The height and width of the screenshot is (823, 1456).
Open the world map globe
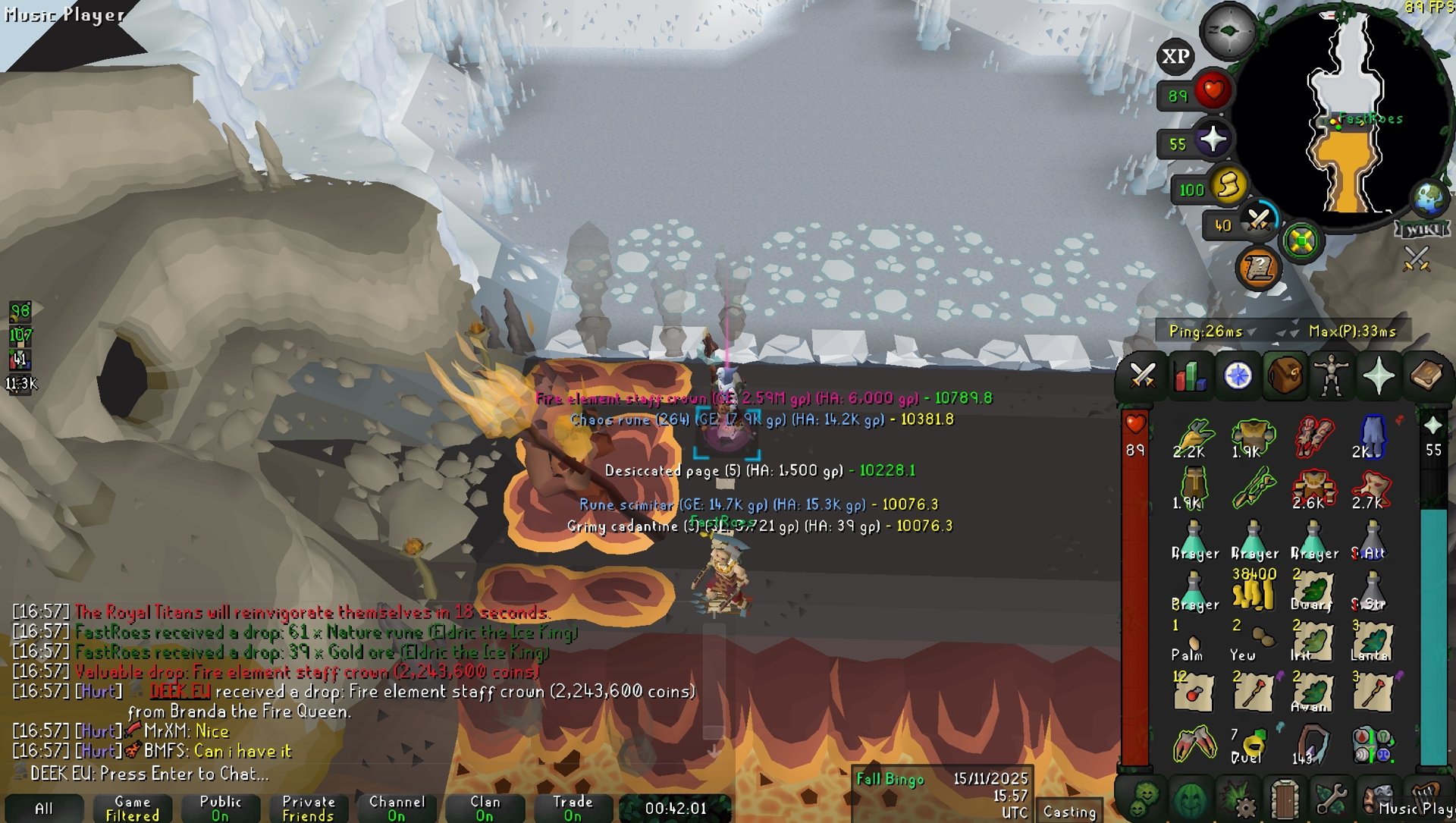click(x=1428, y=198)
